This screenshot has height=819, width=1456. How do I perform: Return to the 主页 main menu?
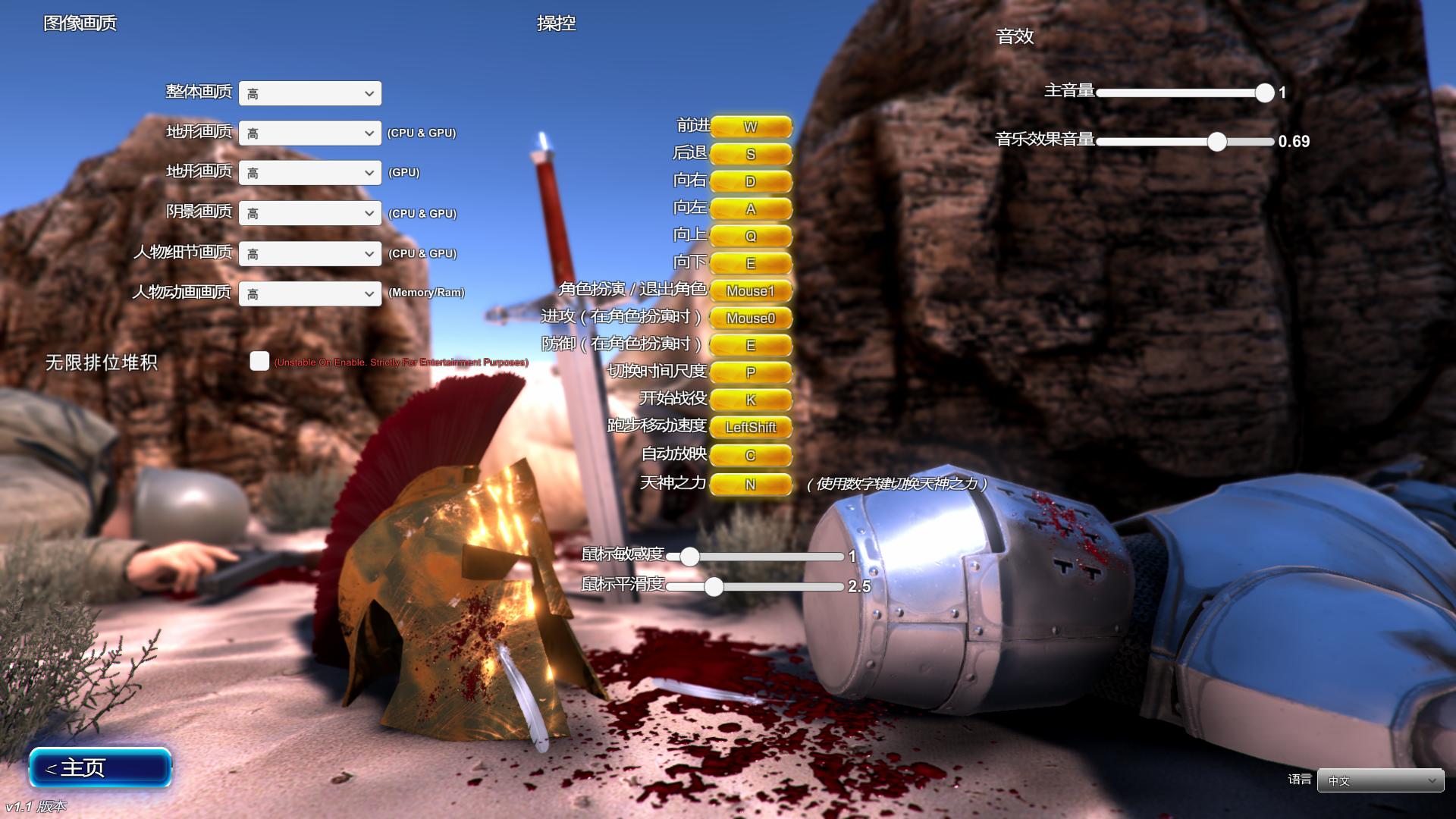100,767
